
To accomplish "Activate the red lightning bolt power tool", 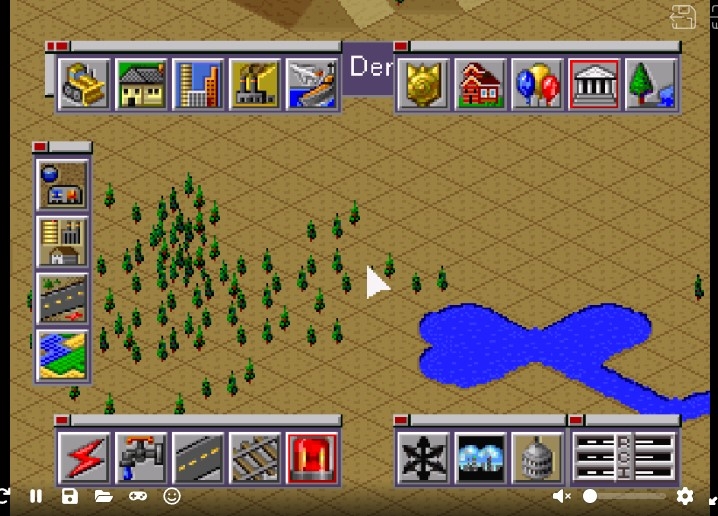I will pos(84,458).
